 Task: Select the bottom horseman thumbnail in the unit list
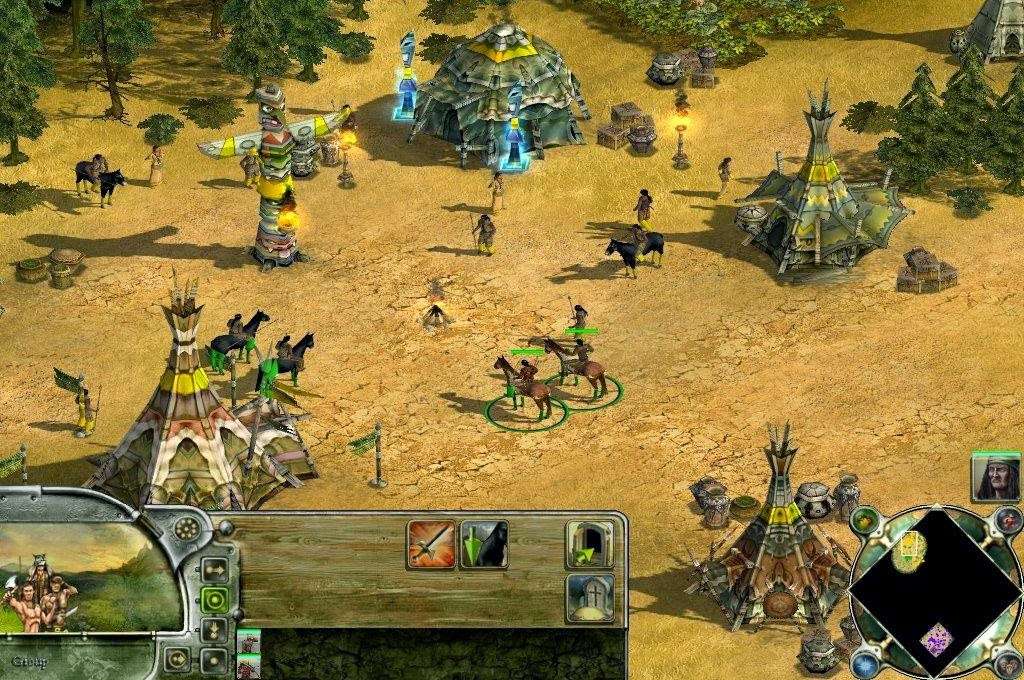tap(249, 666)
